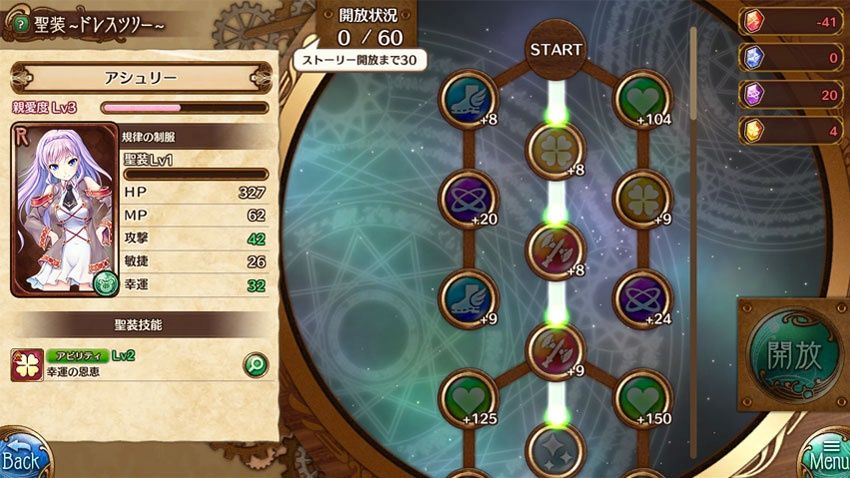The width and height of the screenshot is (850, 478).
Task: Select the purple orbit +20 node
Action: coord(468,197)
